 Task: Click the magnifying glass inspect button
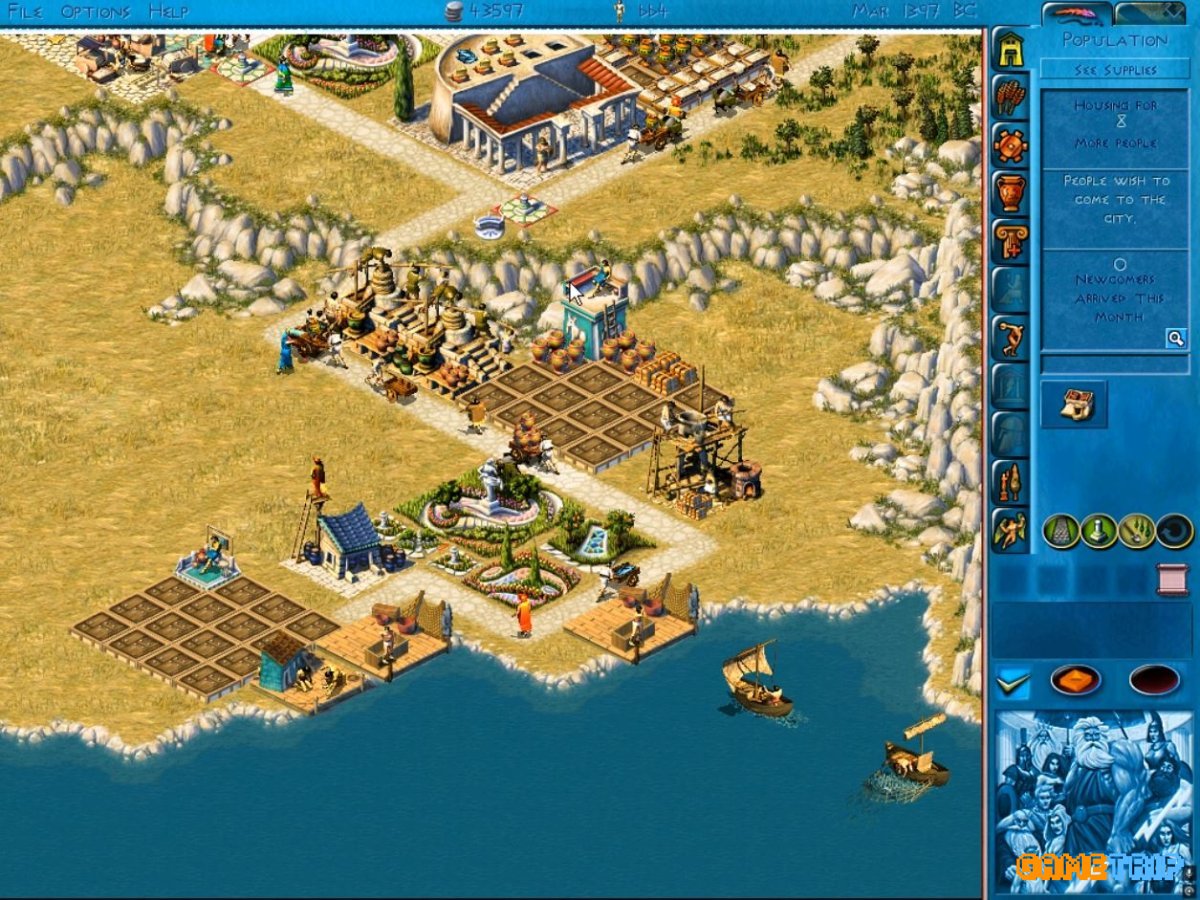(1176, 339)
